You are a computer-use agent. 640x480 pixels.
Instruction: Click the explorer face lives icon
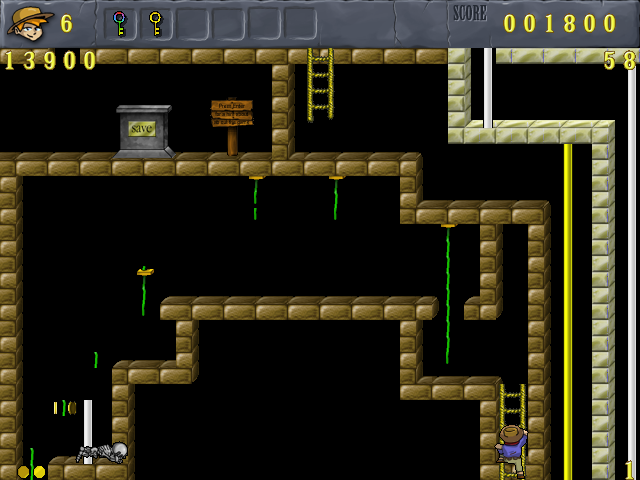29,21
